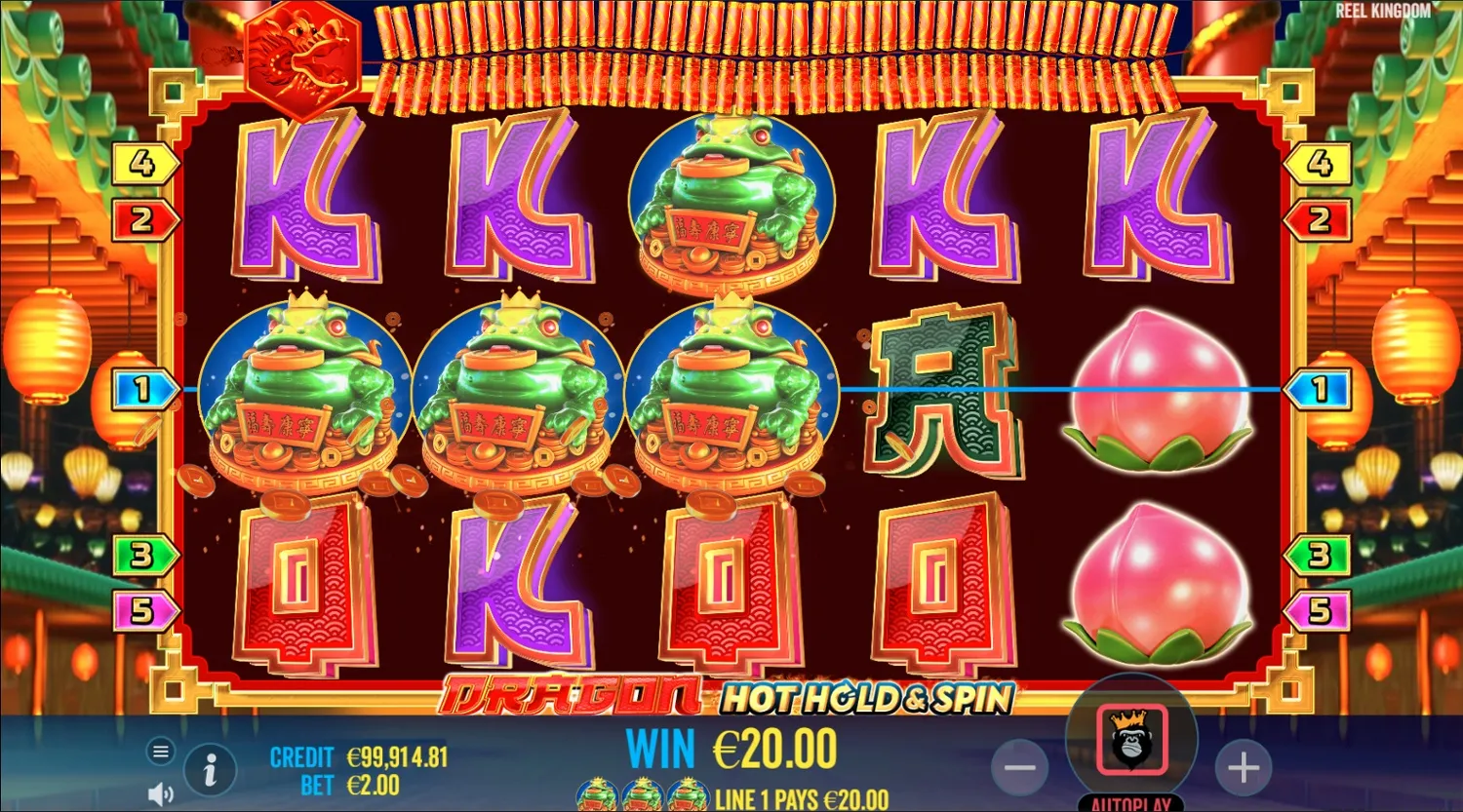Viewport: 1463px width, 812px height.
Task: Open the hamburger game menu
Action: pyautogui.click(x=159, y=752)
